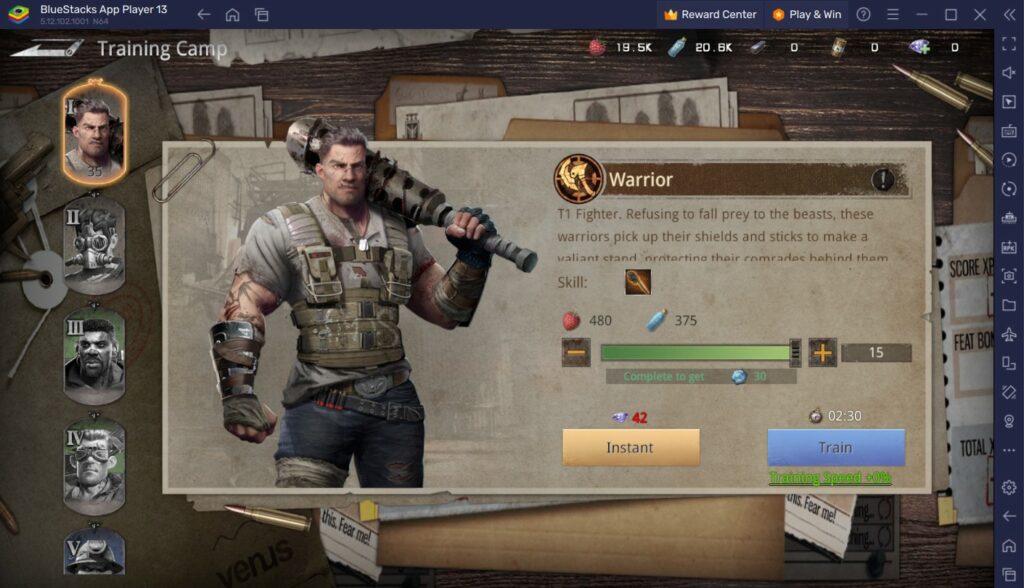This screenshot has height=588, width=1024.
Task: Open BlueStacks Reward Center
Action: tap(710, 15)
